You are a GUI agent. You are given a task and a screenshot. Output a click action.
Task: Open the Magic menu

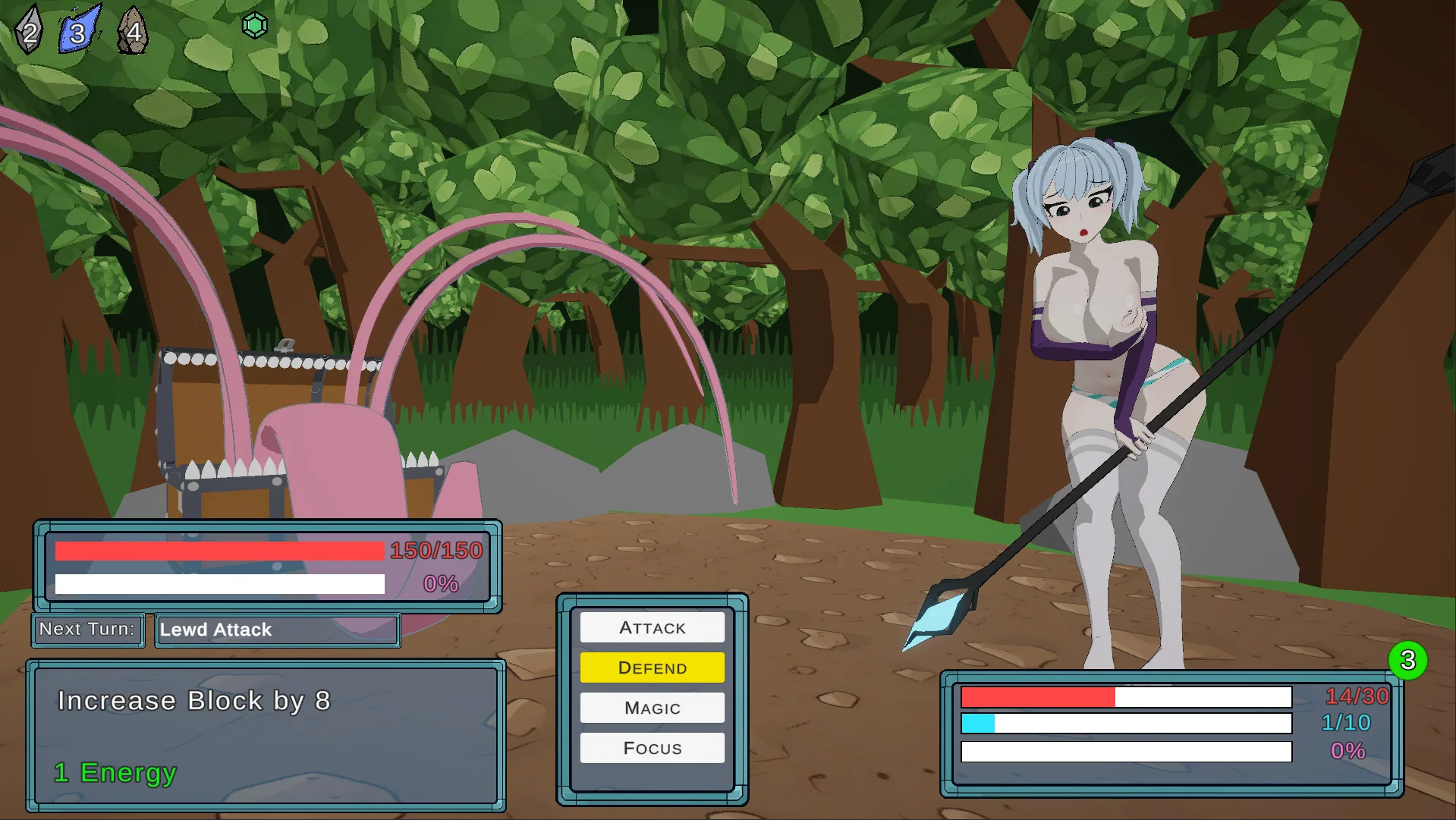(652, 708)
